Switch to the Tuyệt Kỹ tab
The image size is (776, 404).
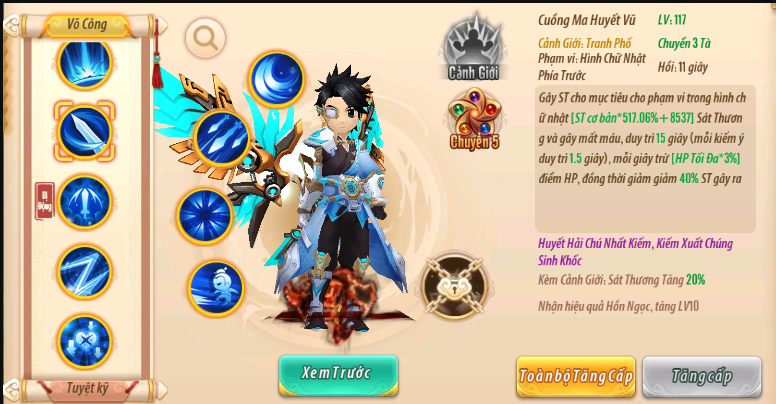coord(87,387)
